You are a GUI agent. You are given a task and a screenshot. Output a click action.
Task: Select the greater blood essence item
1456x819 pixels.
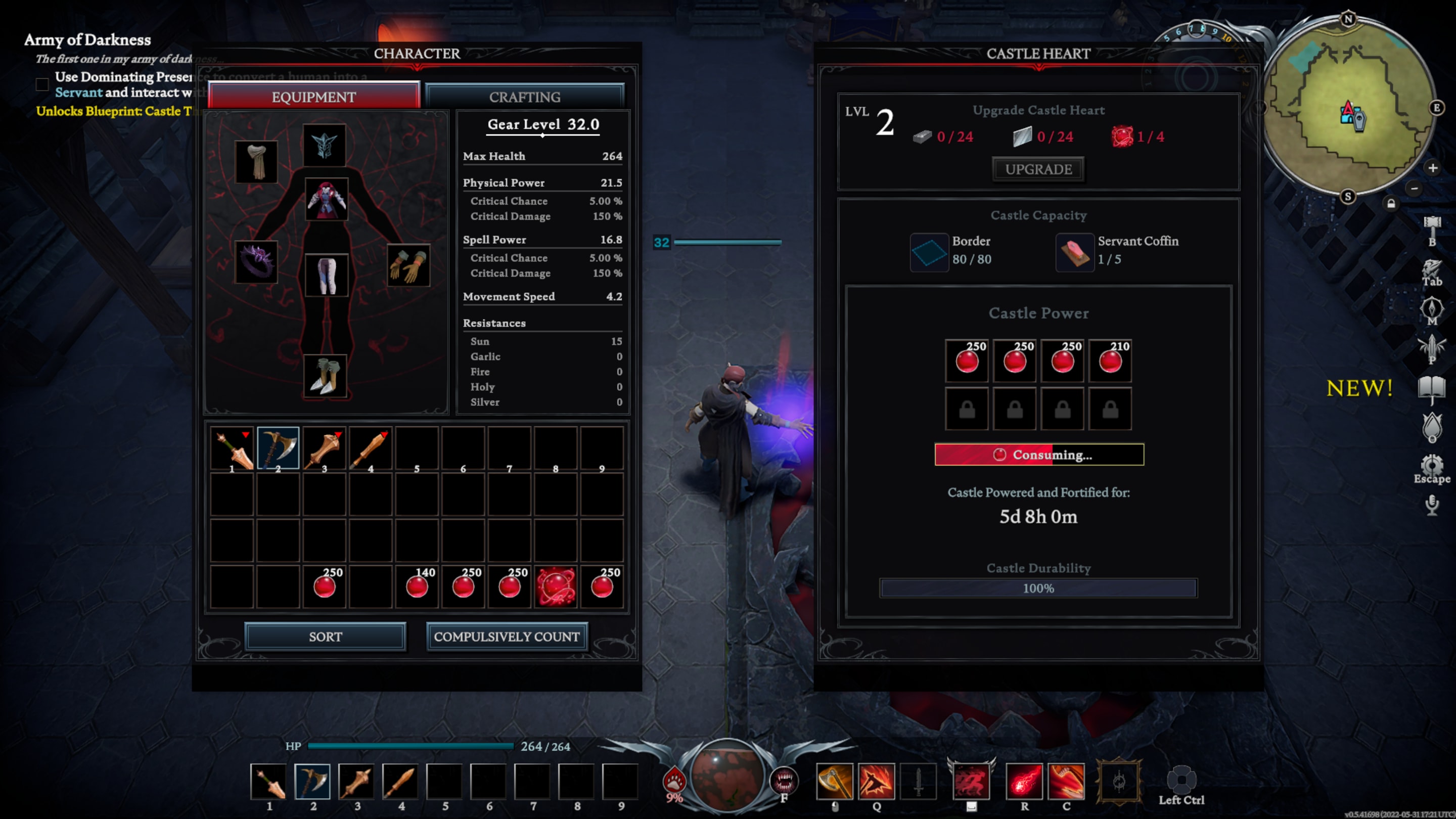(x=556, y=586)
